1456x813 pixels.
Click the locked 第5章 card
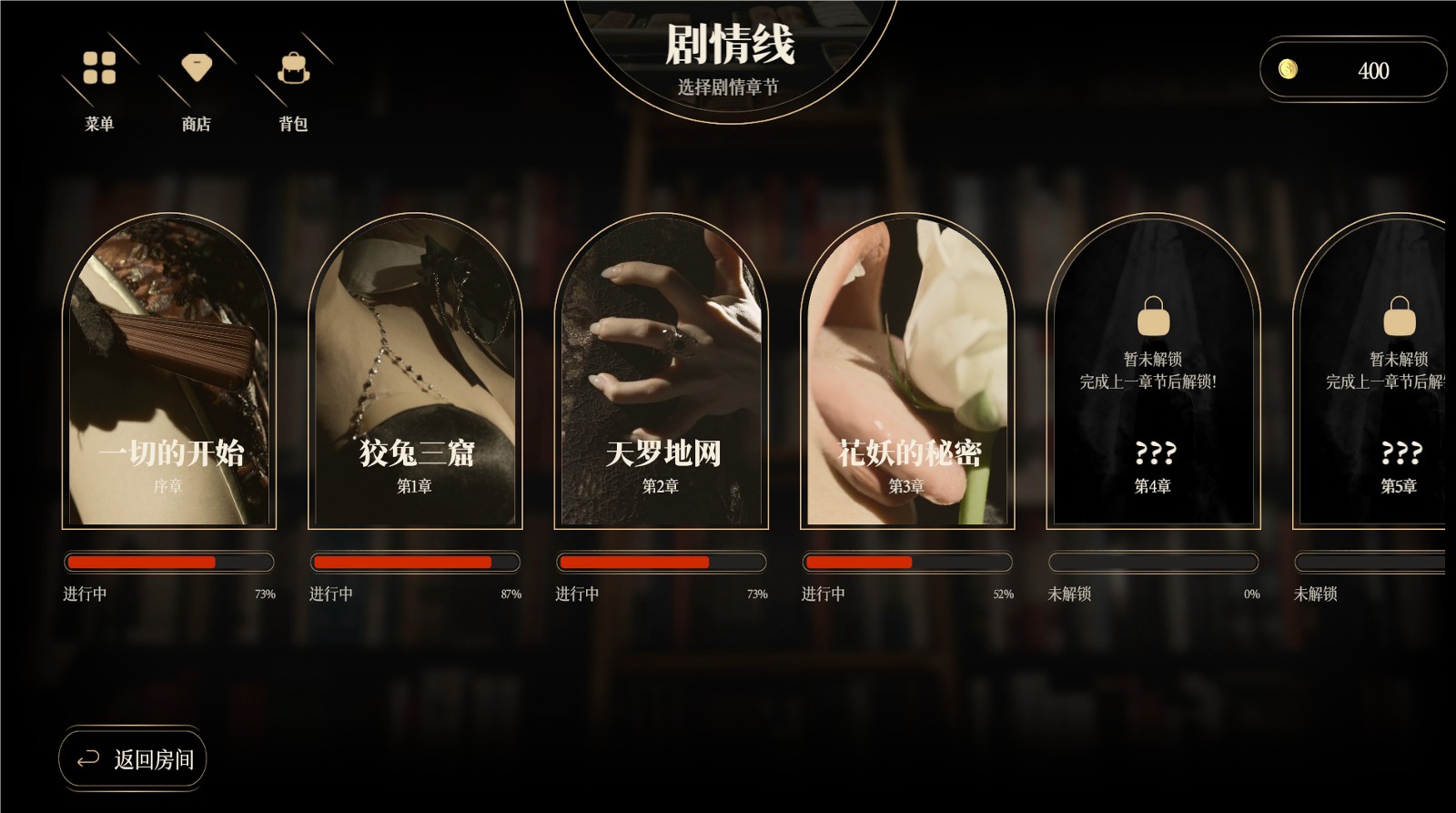[x=1374, y=373]
